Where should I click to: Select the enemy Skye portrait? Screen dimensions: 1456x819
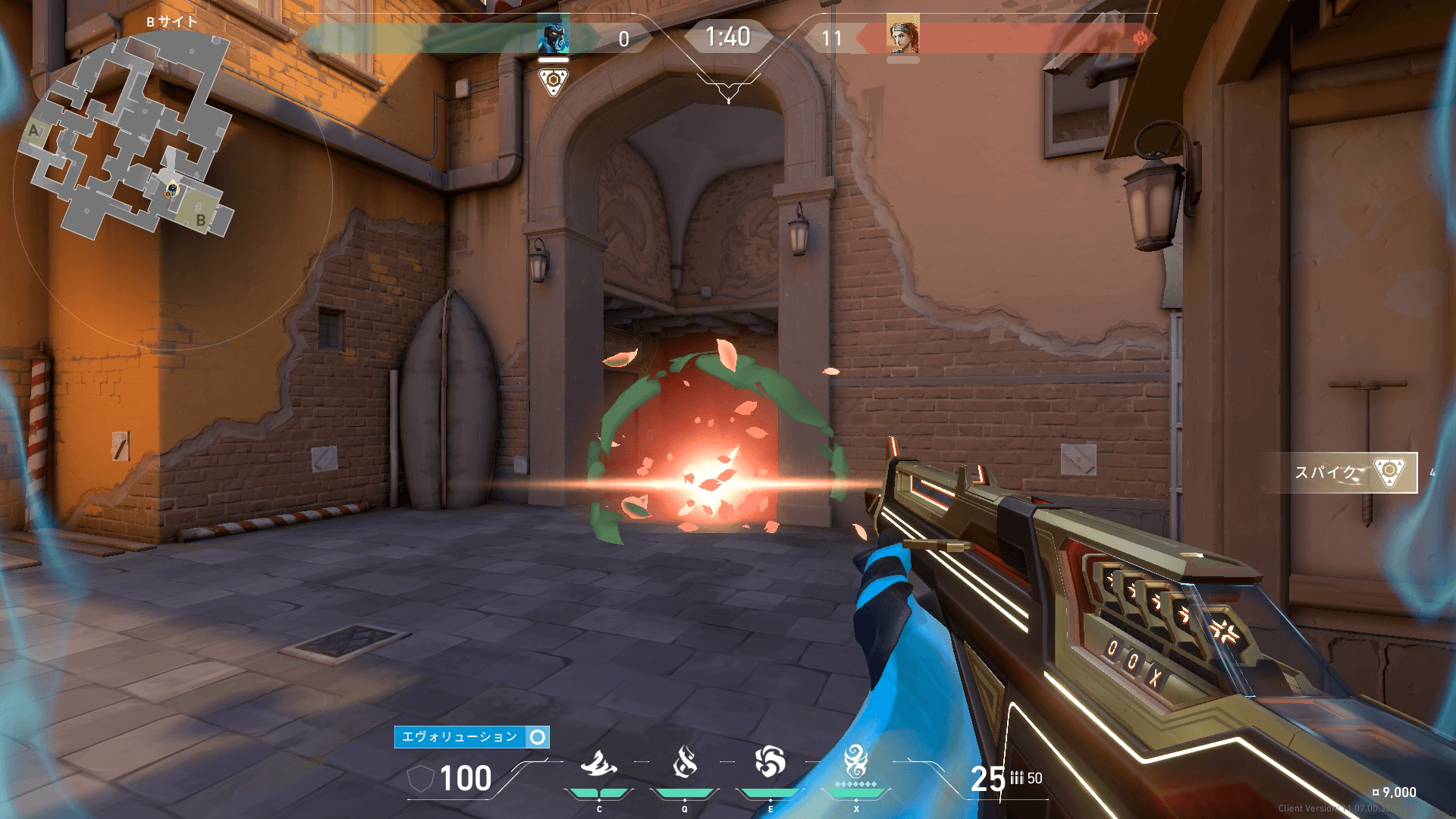click(x=902, y=36)
